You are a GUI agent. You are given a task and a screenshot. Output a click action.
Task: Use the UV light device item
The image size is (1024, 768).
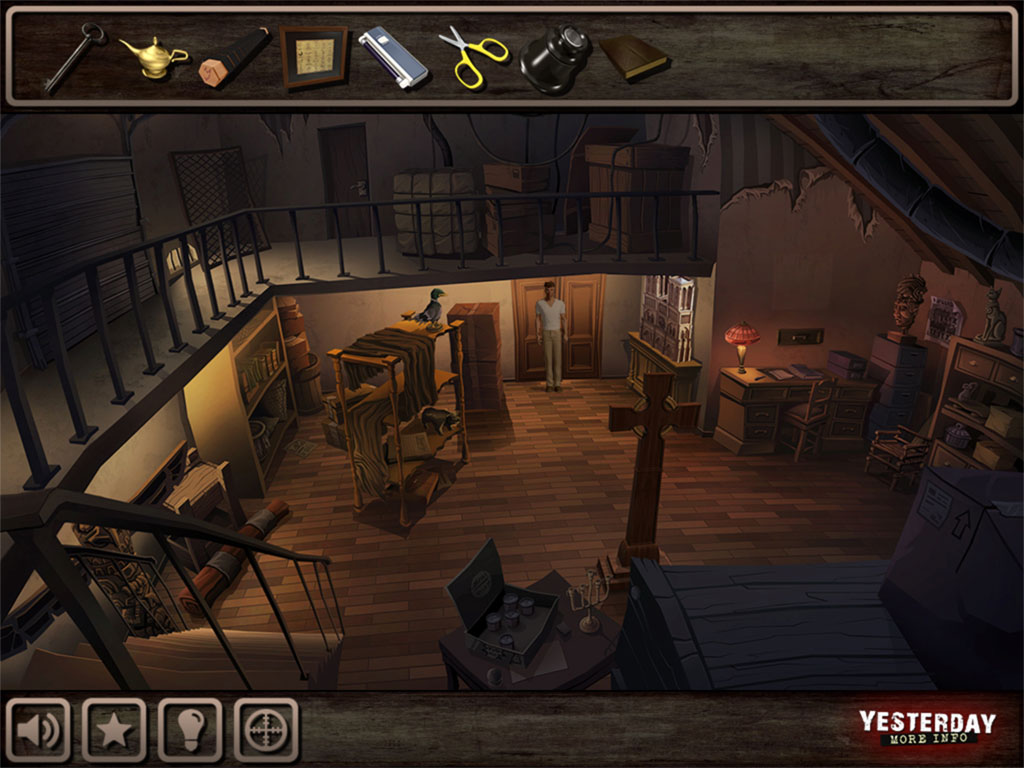coord(393,56)
